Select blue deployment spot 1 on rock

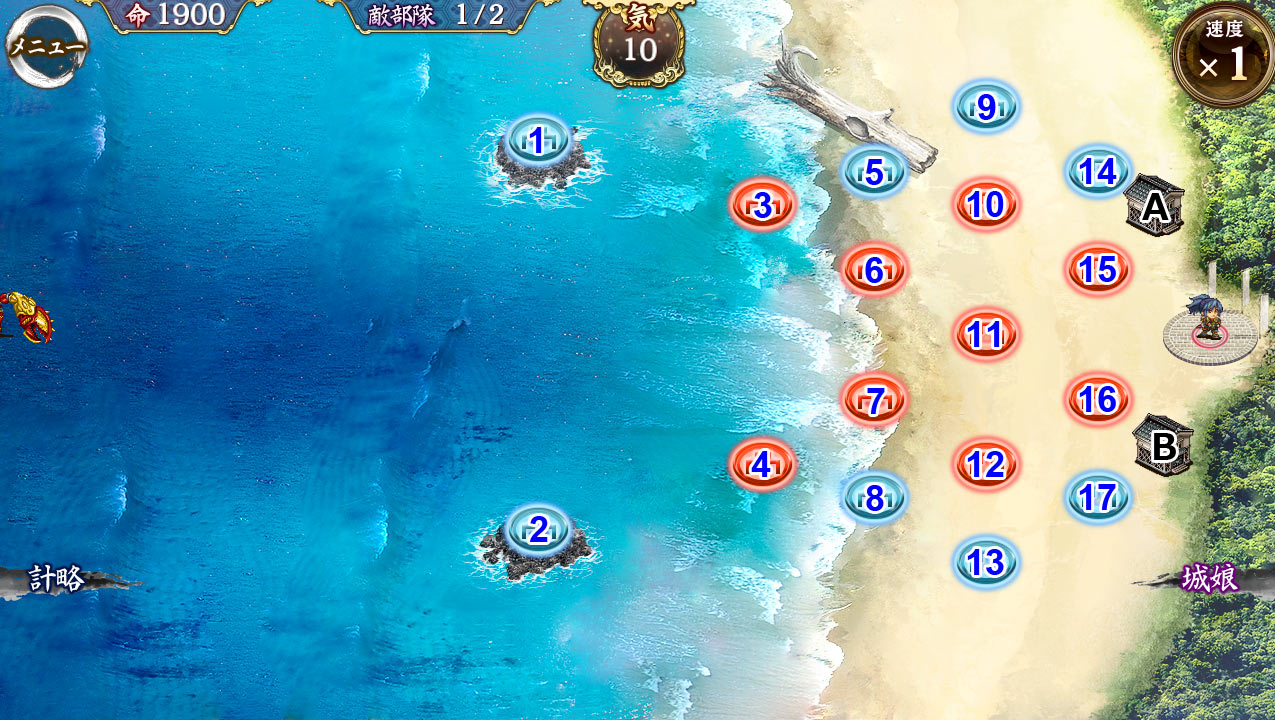pos(538,142)
